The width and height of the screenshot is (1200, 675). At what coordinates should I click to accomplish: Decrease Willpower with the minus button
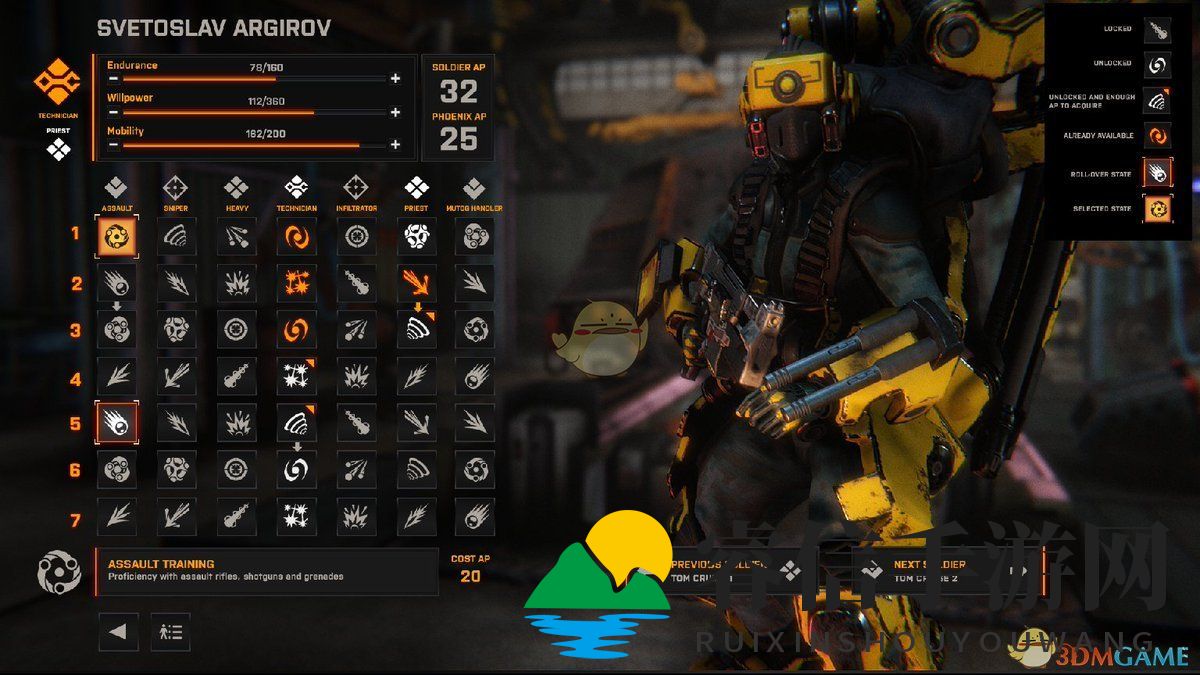tap(114, 112)
